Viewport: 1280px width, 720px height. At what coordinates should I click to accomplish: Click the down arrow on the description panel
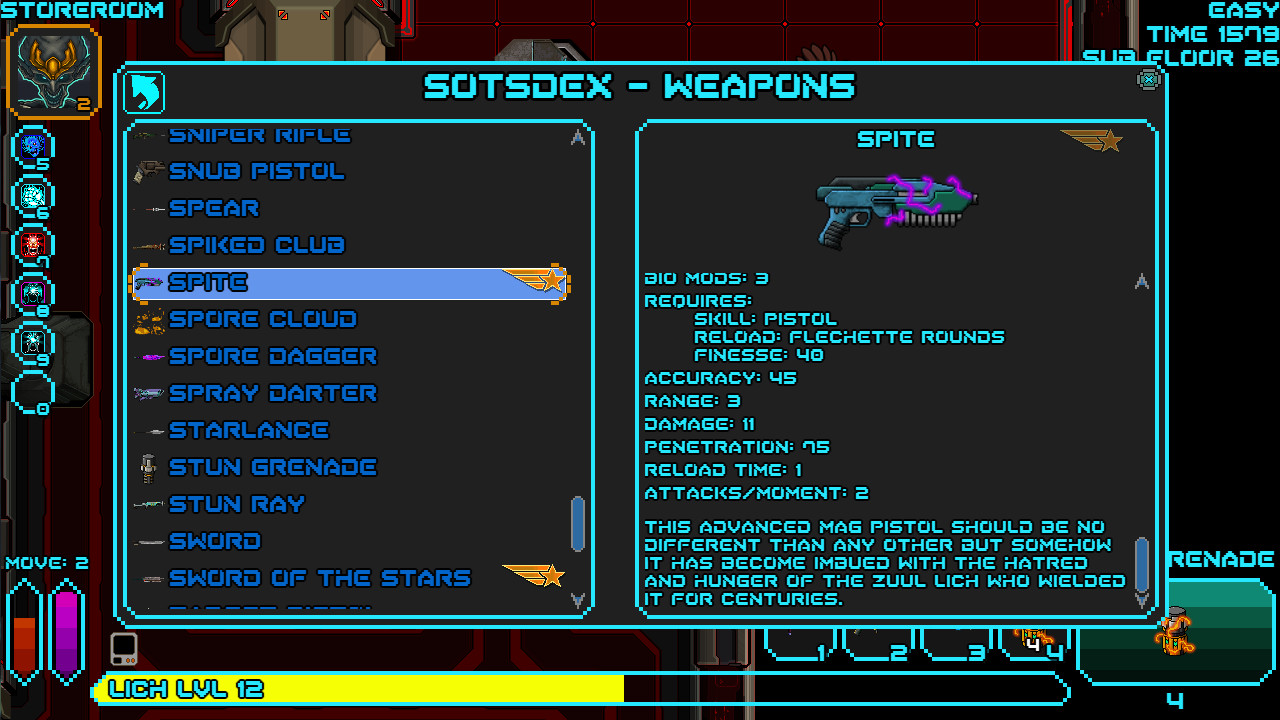pyautogui.click(x=1142, y=600)
